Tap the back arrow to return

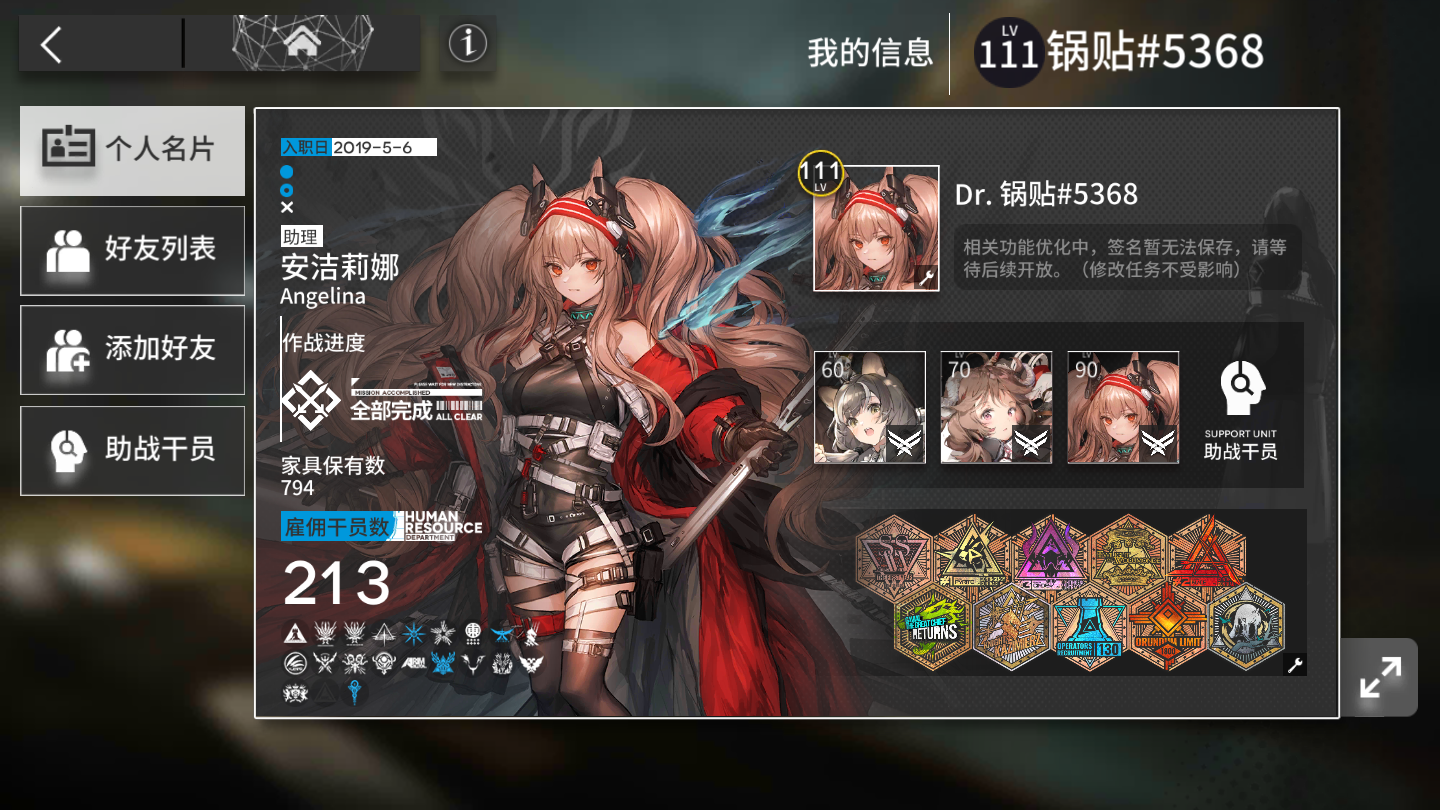[50, 44]
